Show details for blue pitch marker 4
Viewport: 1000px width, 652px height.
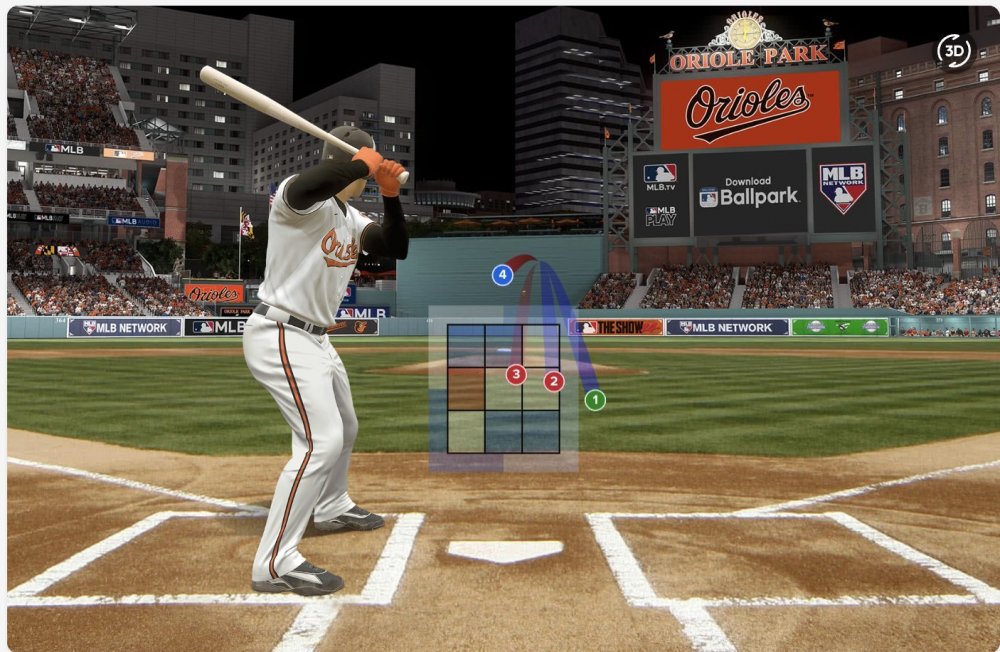(503, 275)
